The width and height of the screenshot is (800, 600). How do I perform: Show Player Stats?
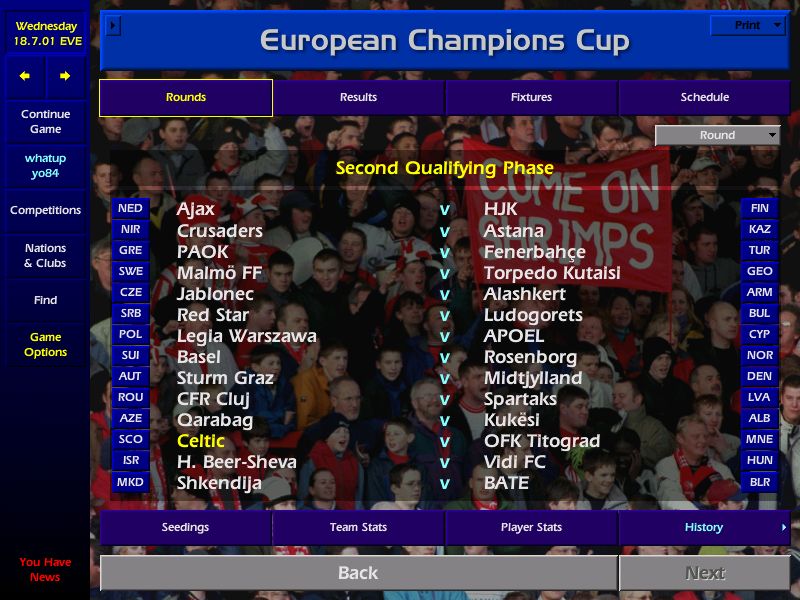click(531, 527)
